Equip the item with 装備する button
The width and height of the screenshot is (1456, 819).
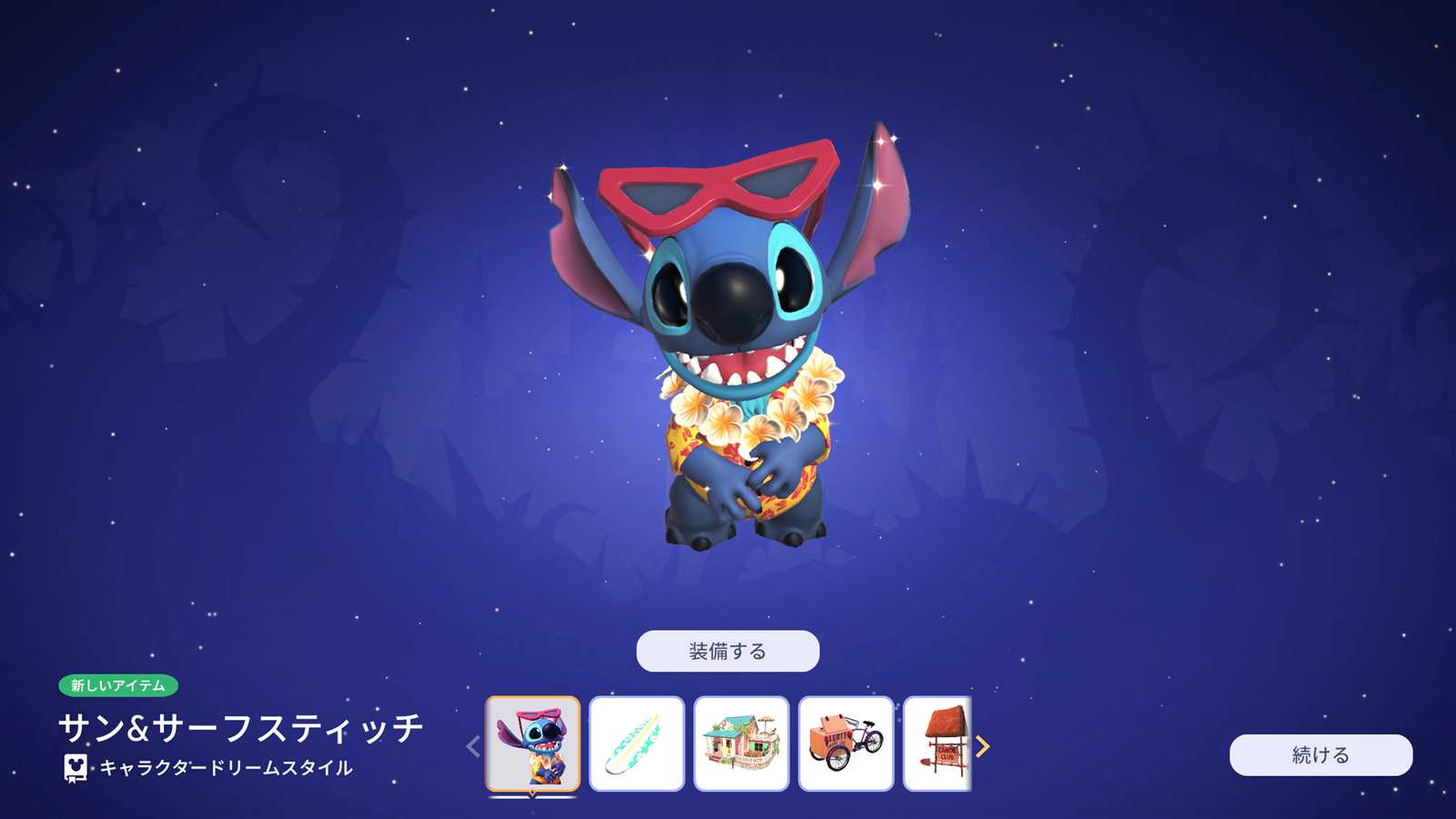[727, 651]
